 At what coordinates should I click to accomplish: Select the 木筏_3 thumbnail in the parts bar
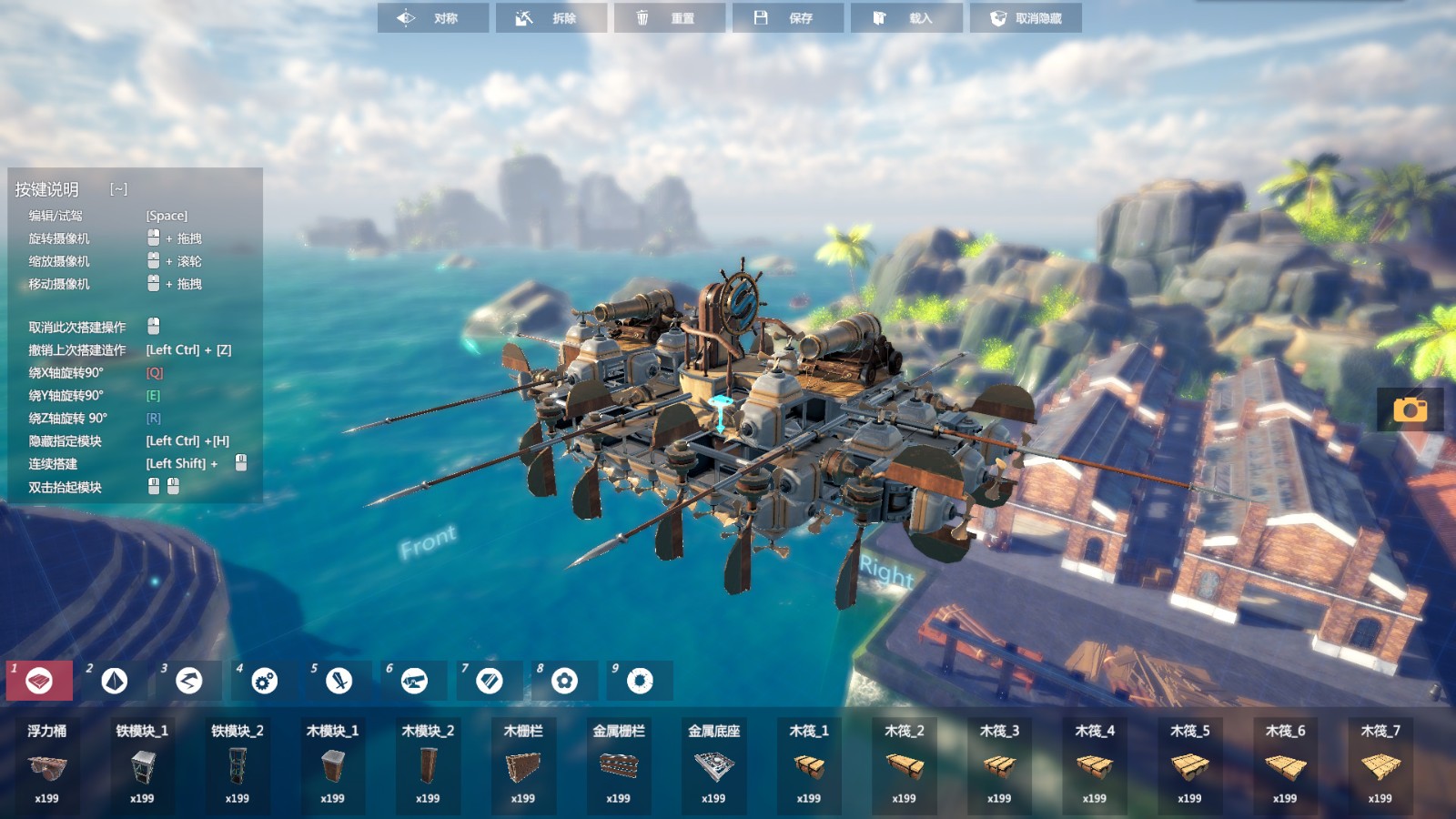(998, 764)
